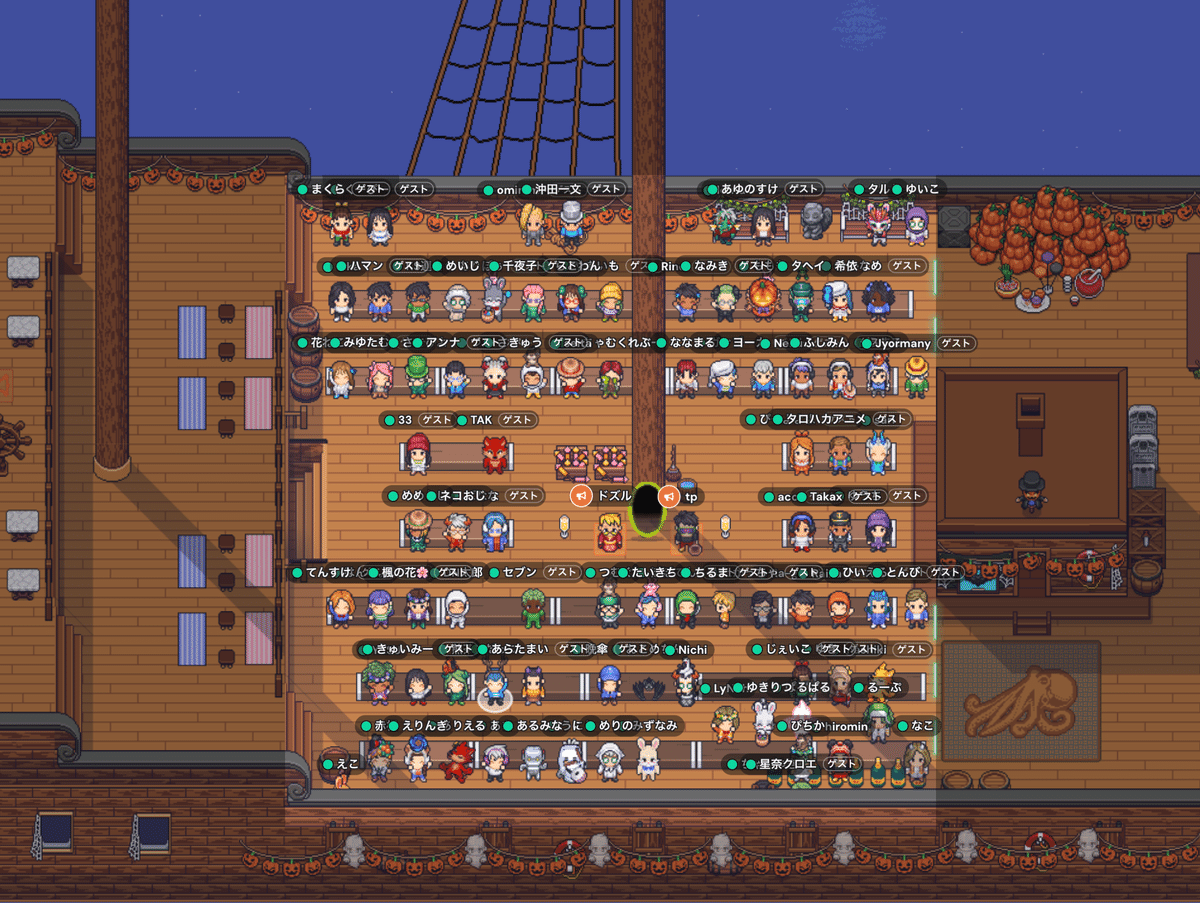Choose the あゆのすけ player name tag

point(750,189)
